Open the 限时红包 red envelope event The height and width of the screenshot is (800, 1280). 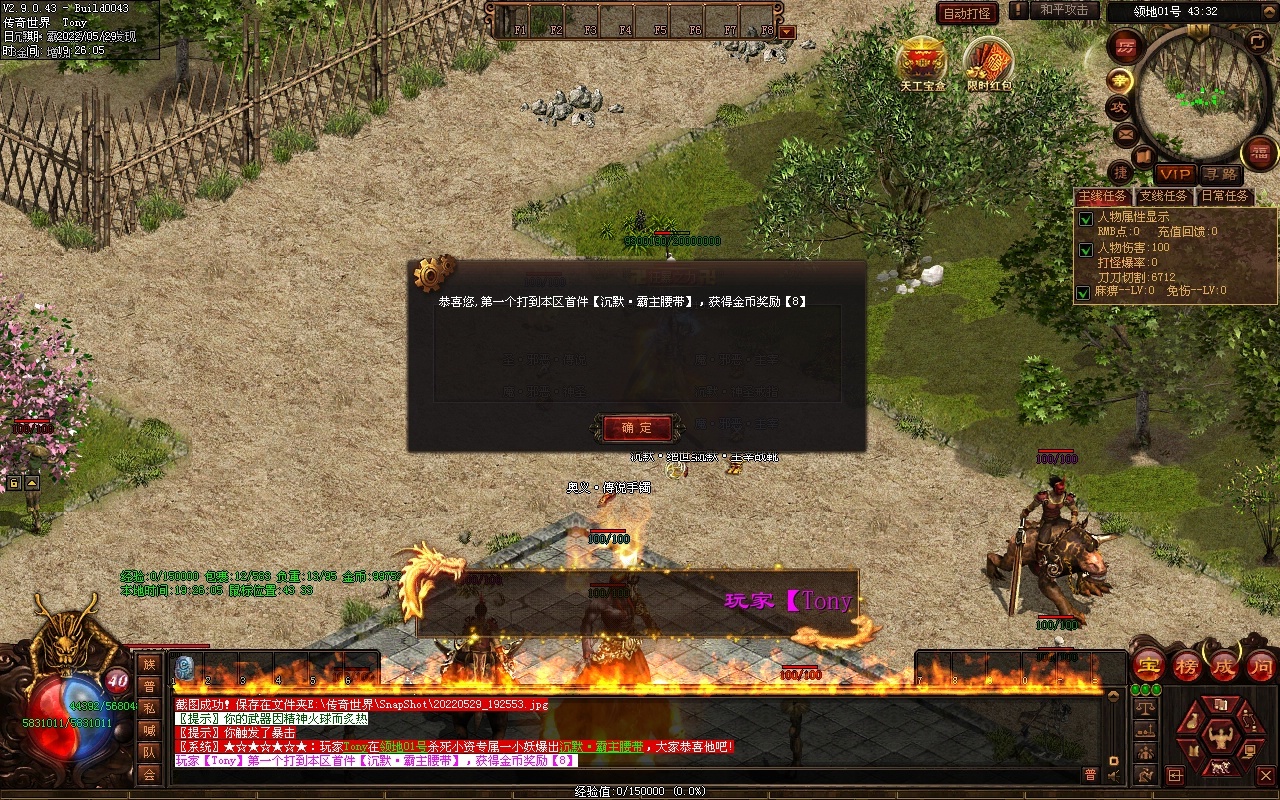[x=989, y=62]
